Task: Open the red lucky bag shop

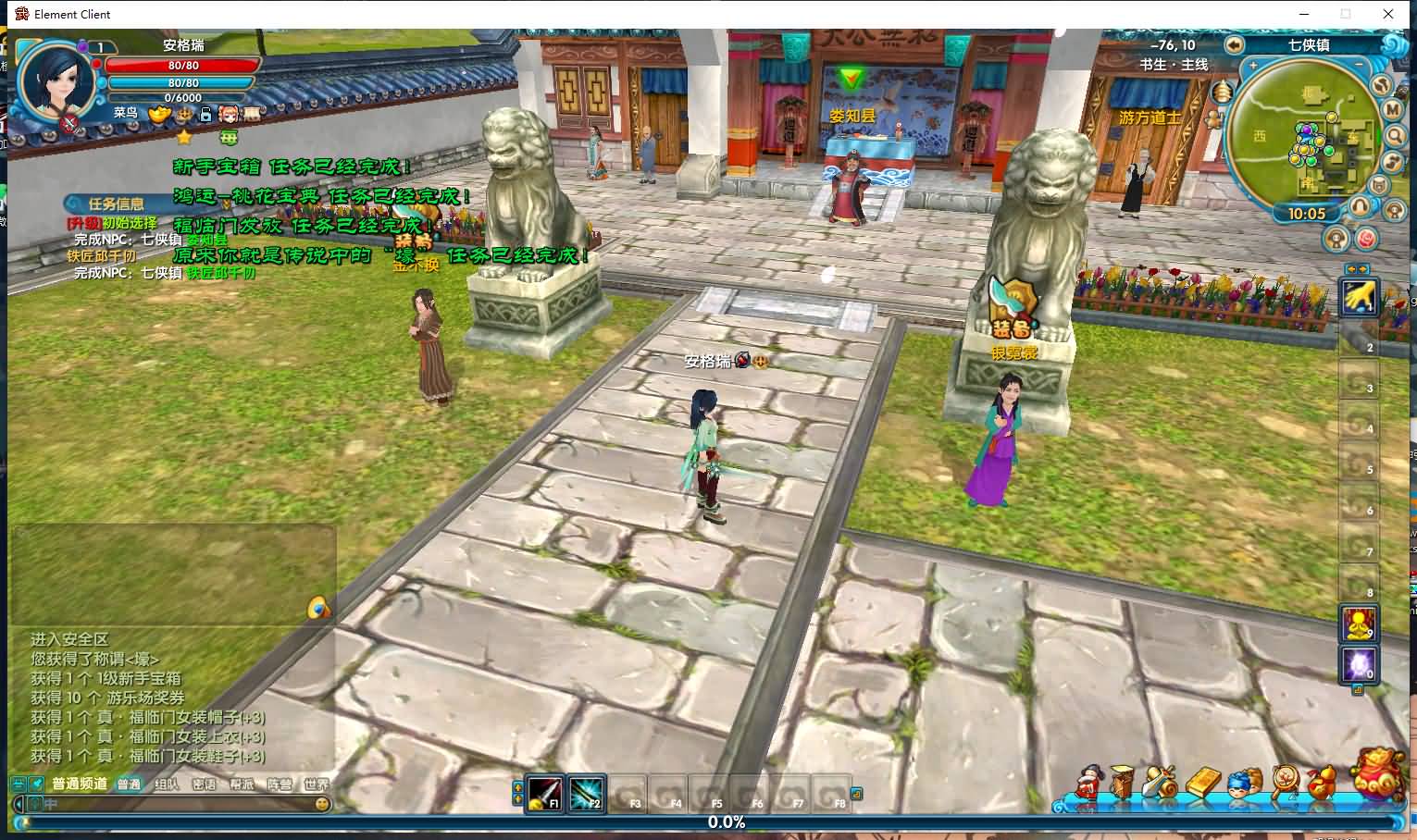Action: click(x=1379, y=775)
